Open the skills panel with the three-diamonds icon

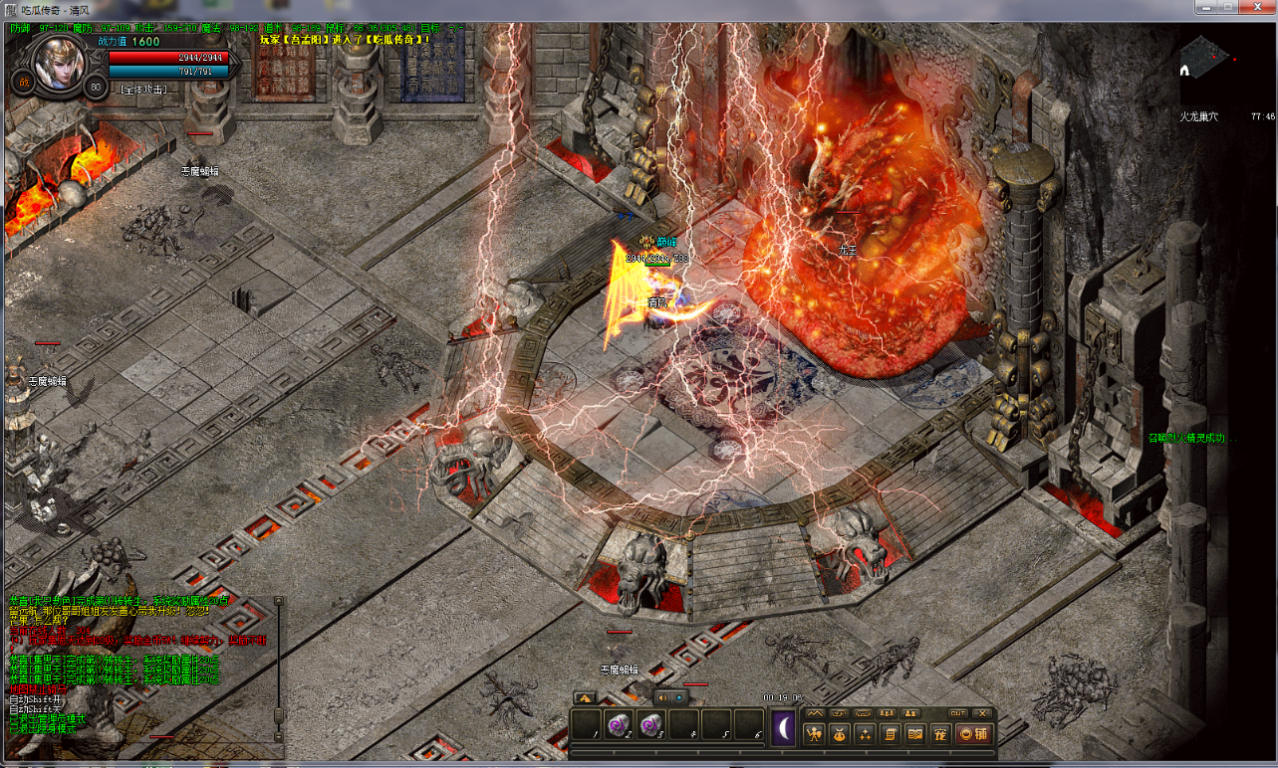pyautogui.click(x=865, y=734)
